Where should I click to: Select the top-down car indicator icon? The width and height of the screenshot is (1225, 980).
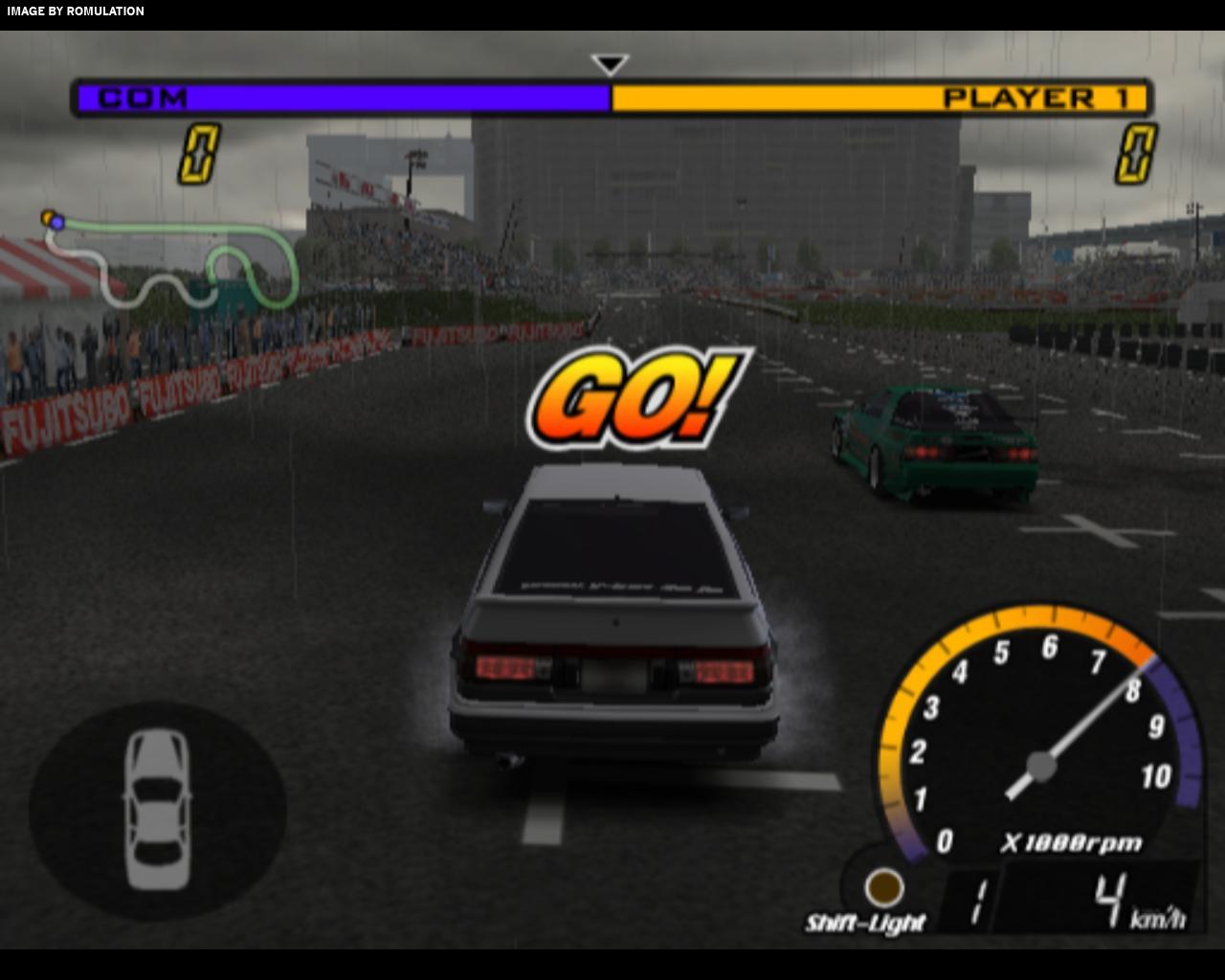[x=157, y=810]
